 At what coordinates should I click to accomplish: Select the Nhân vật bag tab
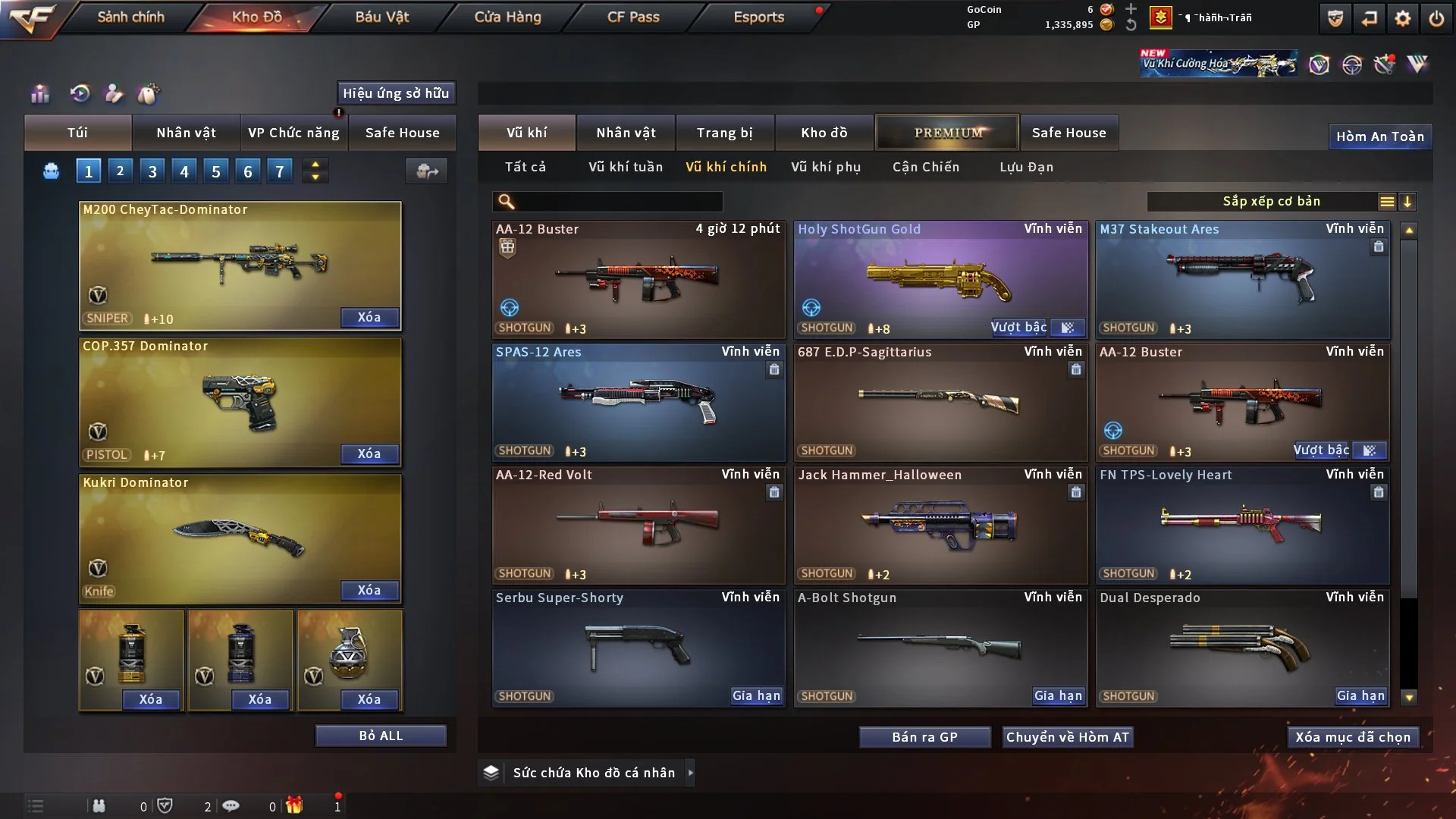point(186,133)
